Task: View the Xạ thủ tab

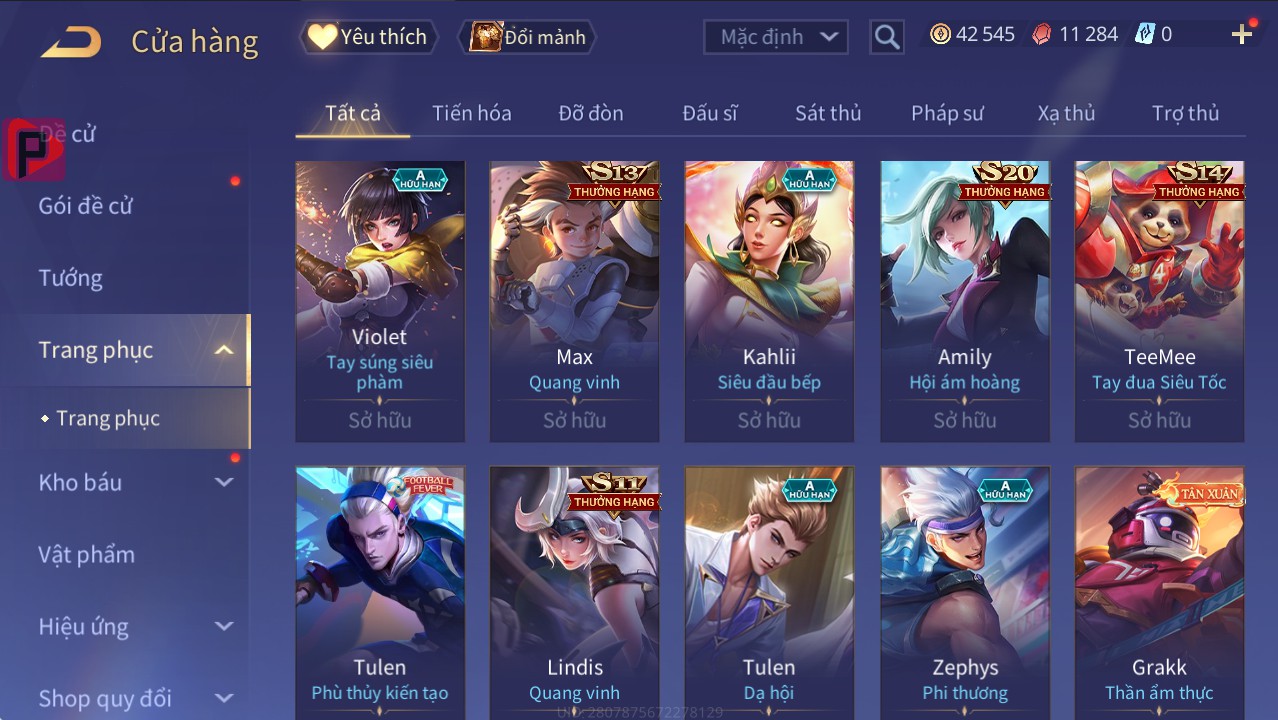Action: (1066, 113)
